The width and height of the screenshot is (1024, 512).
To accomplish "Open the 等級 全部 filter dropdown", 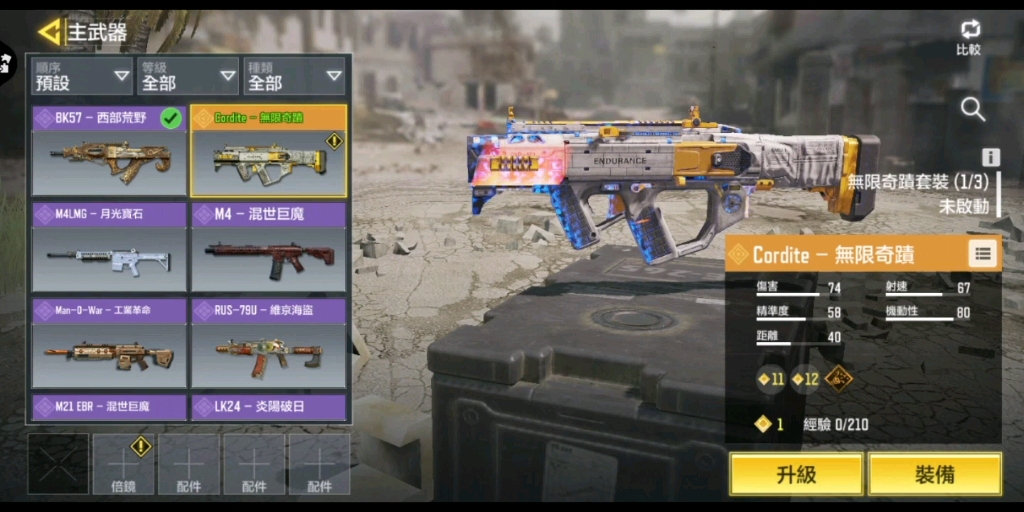I will point(187,76).
